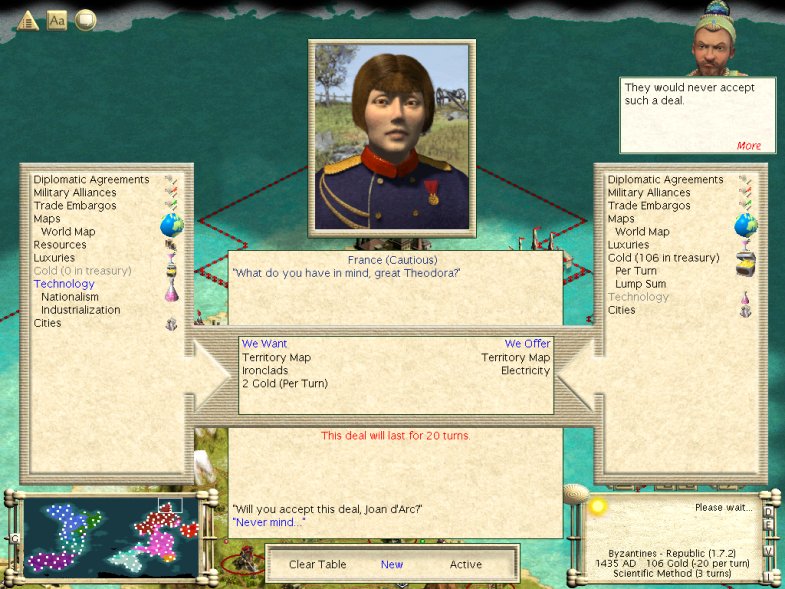This screenshot has height=589, width=785.
Task: Remove Ironclads from We Want
Action: pyautogui.click(x=265, y=370)
